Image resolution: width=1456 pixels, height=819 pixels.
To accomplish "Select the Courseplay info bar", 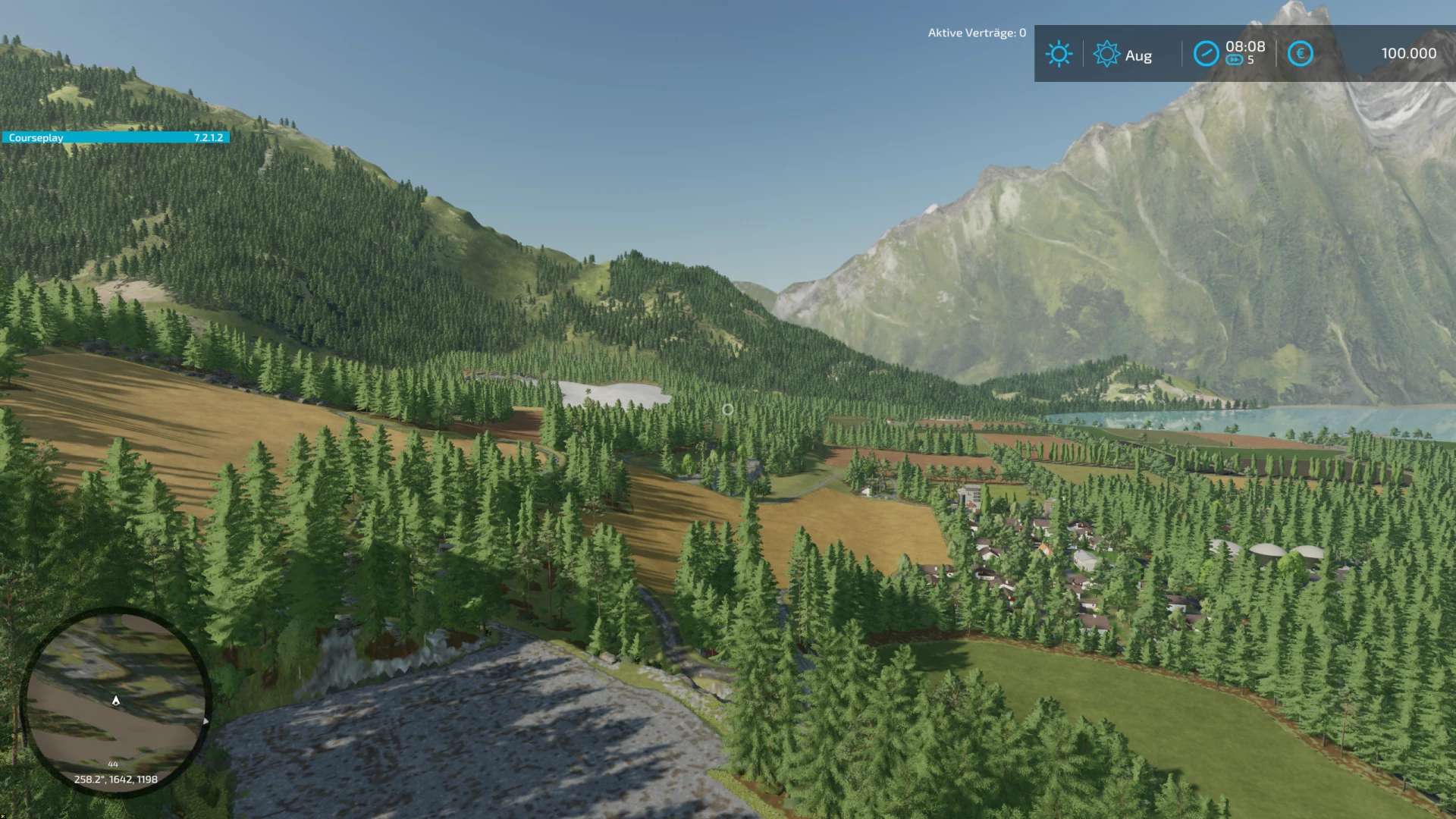I will (115, 137).
